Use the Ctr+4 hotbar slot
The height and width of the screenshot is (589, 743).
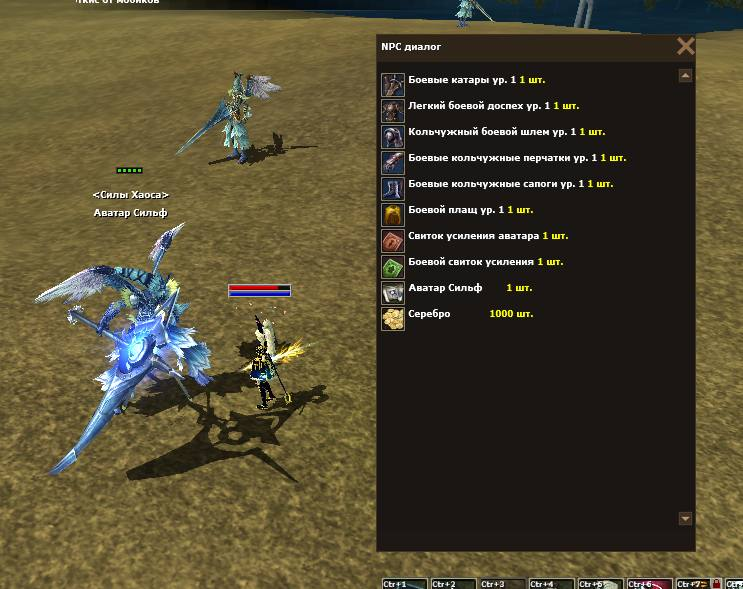(551, 583)
